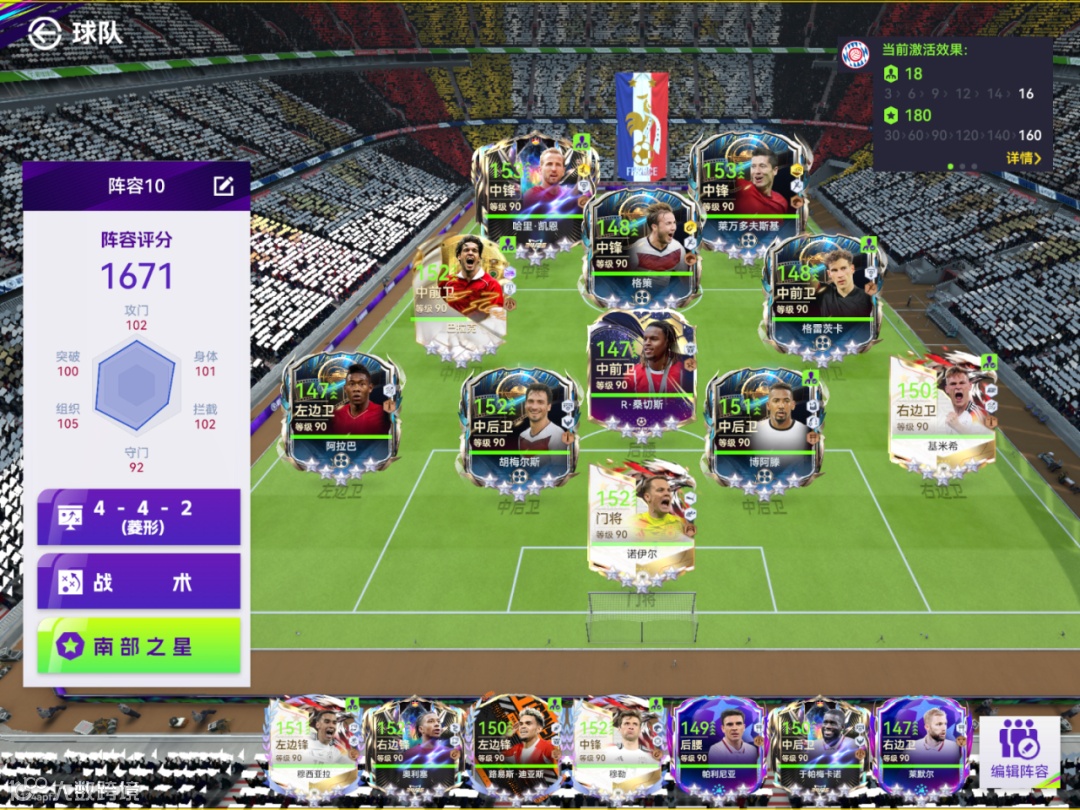Edit the 阵容10 lineup name
This screenshot has height=810, width=1080.
223,186
